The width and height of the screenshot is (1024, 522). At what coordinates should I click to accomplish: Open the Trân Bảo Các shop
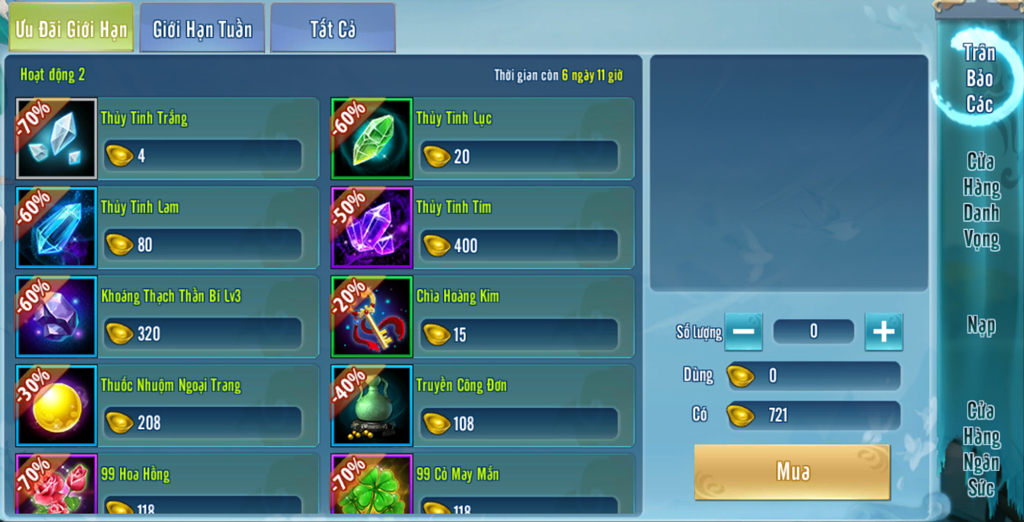click(979, 78)
